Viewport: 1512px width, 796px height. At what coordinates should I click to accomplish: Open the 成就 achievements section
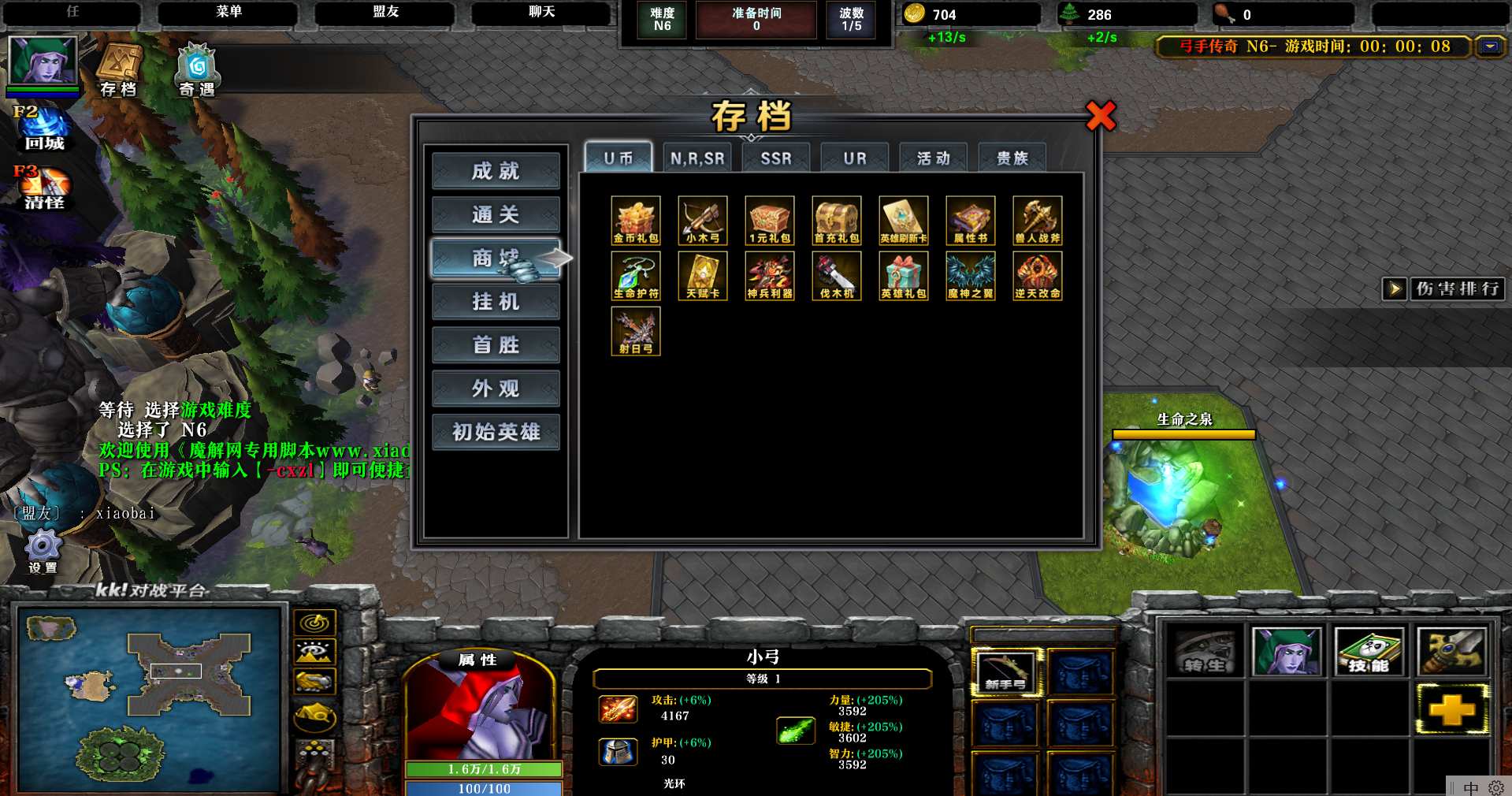496,171
